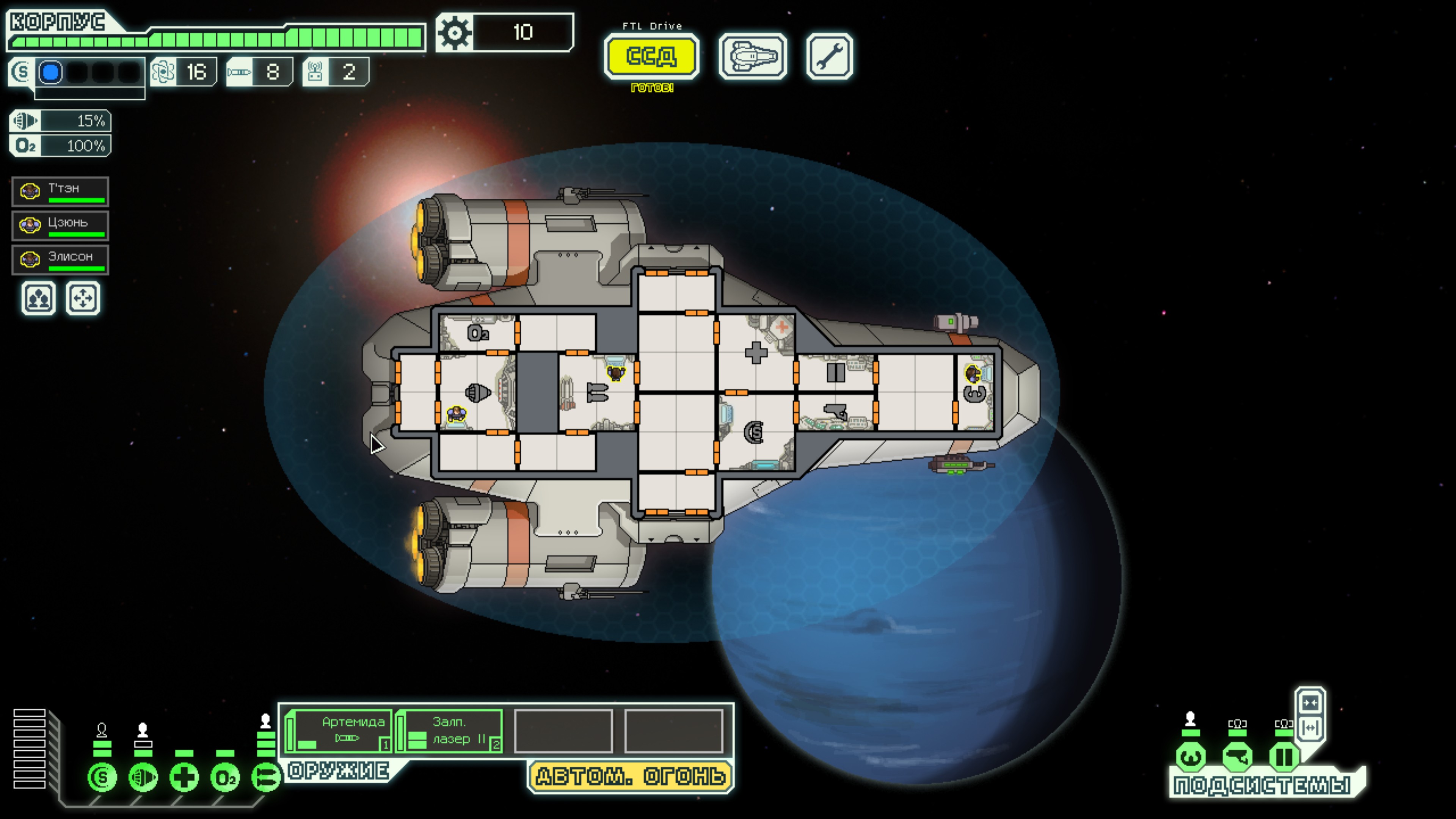Image resolution: width=1456 pixels, height=819 pixels.
Task: Click the oxygen system icon
Action: tap(225, 778)
